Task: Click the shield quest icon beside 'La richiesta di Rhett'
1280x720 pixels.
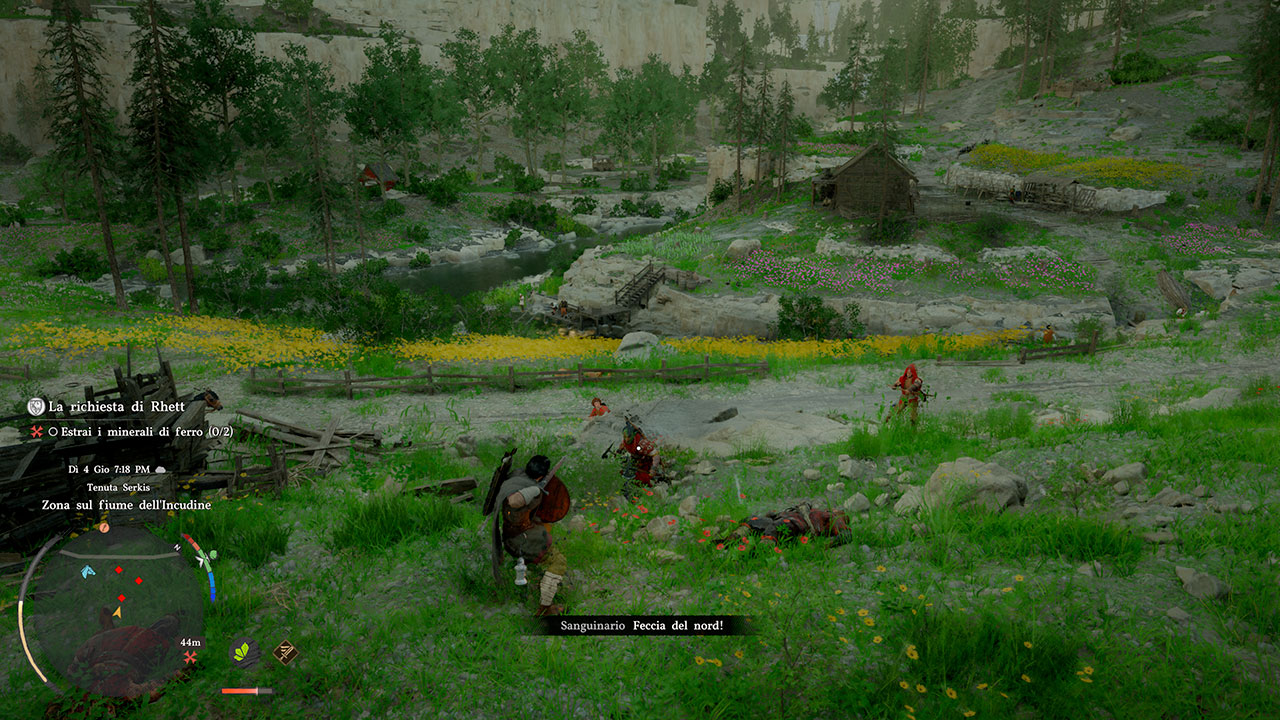Action: pyautogui.click(x=37, y=407)
